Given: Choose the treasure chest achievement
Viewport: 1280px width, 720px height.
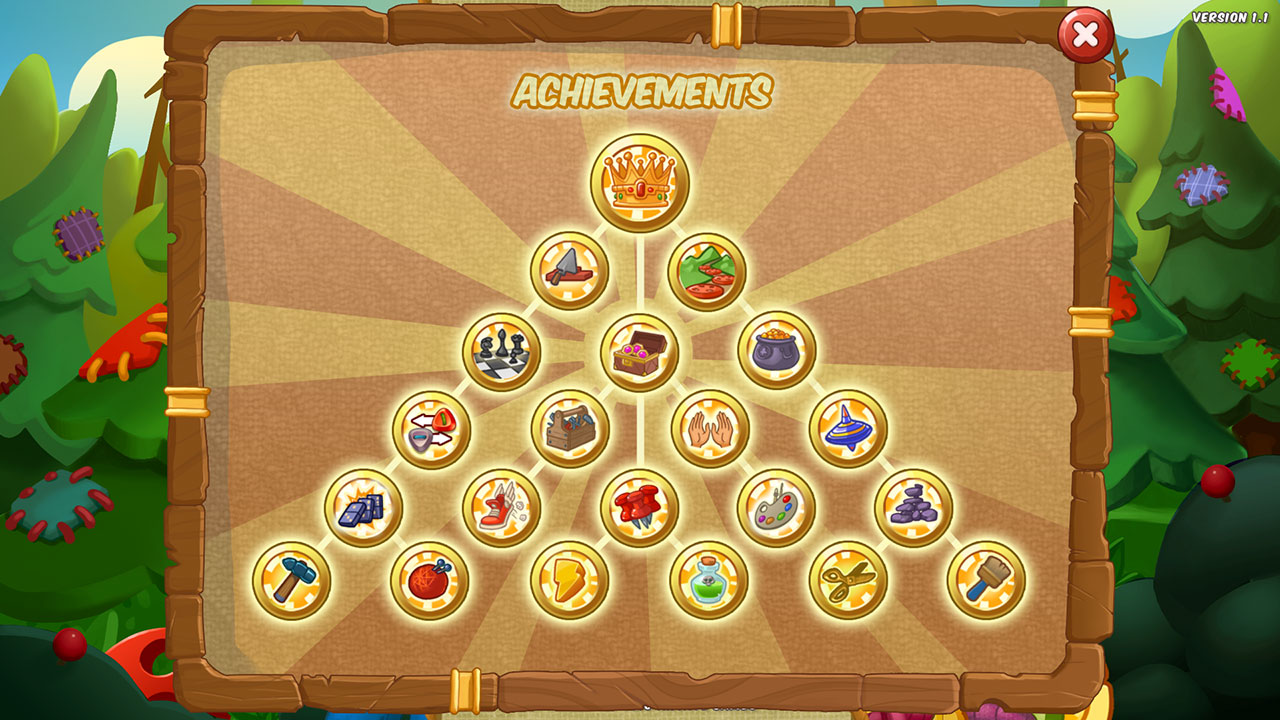Looking at the screenshot, I should tap(640, 351).
